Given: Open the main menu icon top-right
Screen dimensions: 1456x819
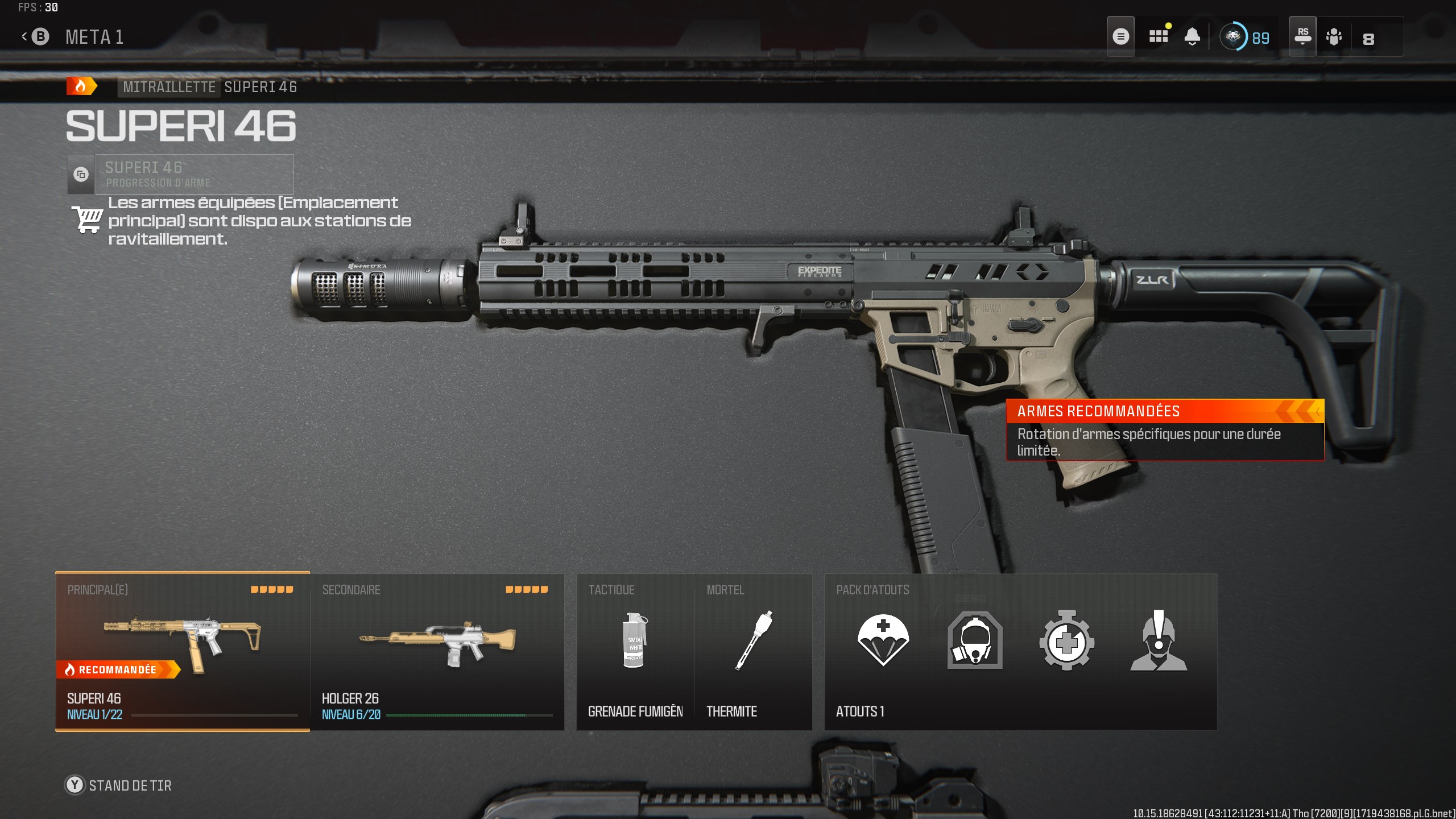Looking at the screenshot, I should 1121,36.
